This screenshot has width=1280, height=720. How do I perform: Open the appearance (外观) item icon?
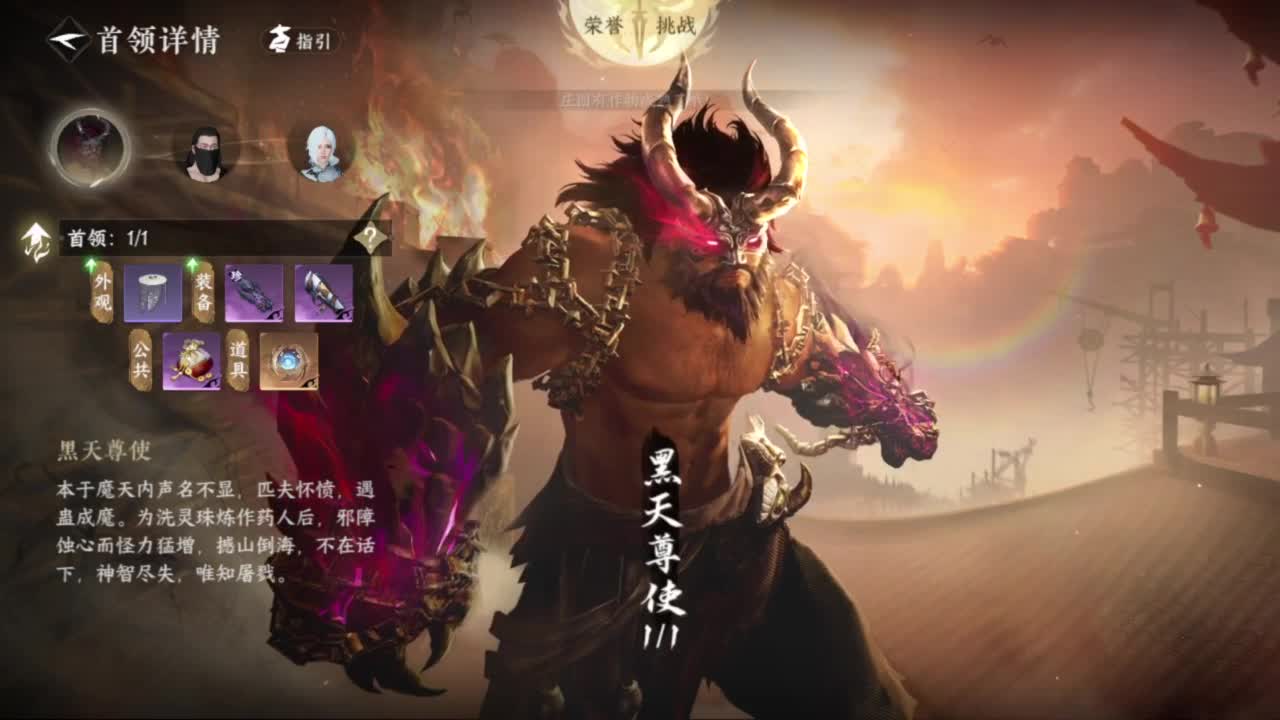coord(153,291)
